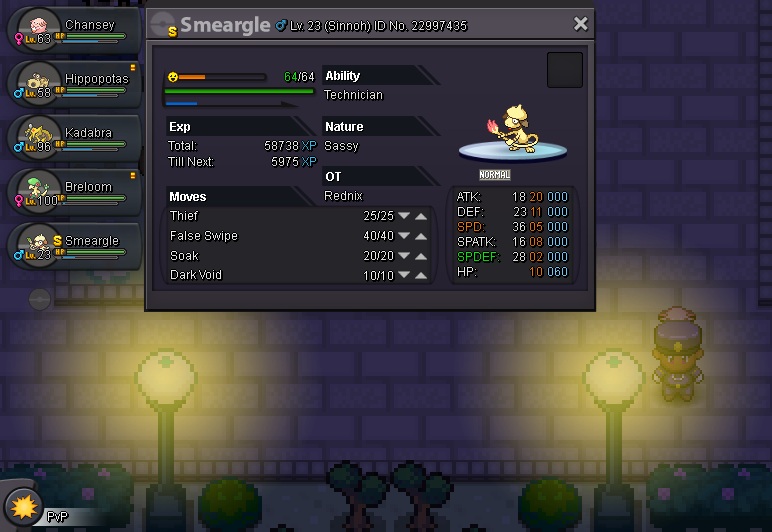Image resolution: width=772 pixels, height=532 pixels.
Task: Pick Breloom from the party list
Action: click(x=72, y=193)
